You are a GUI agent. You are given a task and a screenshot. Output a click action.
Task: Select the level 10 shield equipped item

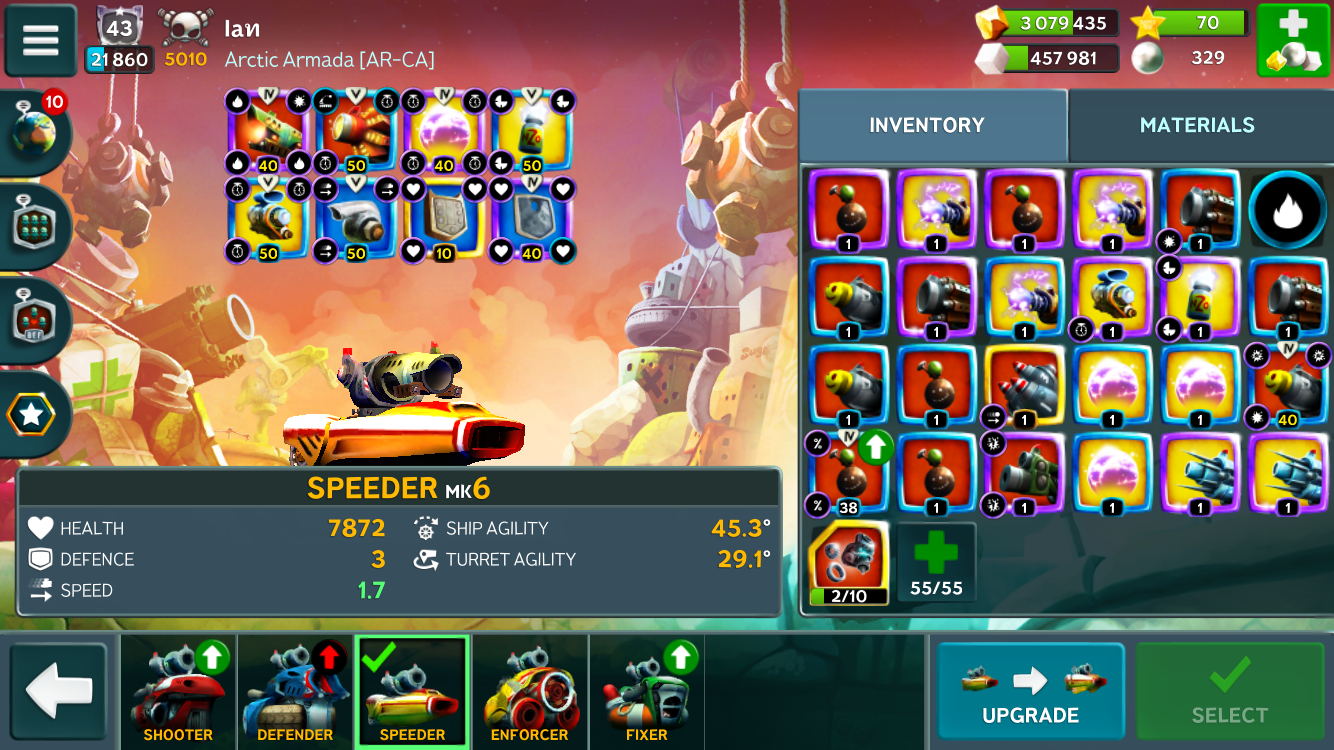coord(443,221)
